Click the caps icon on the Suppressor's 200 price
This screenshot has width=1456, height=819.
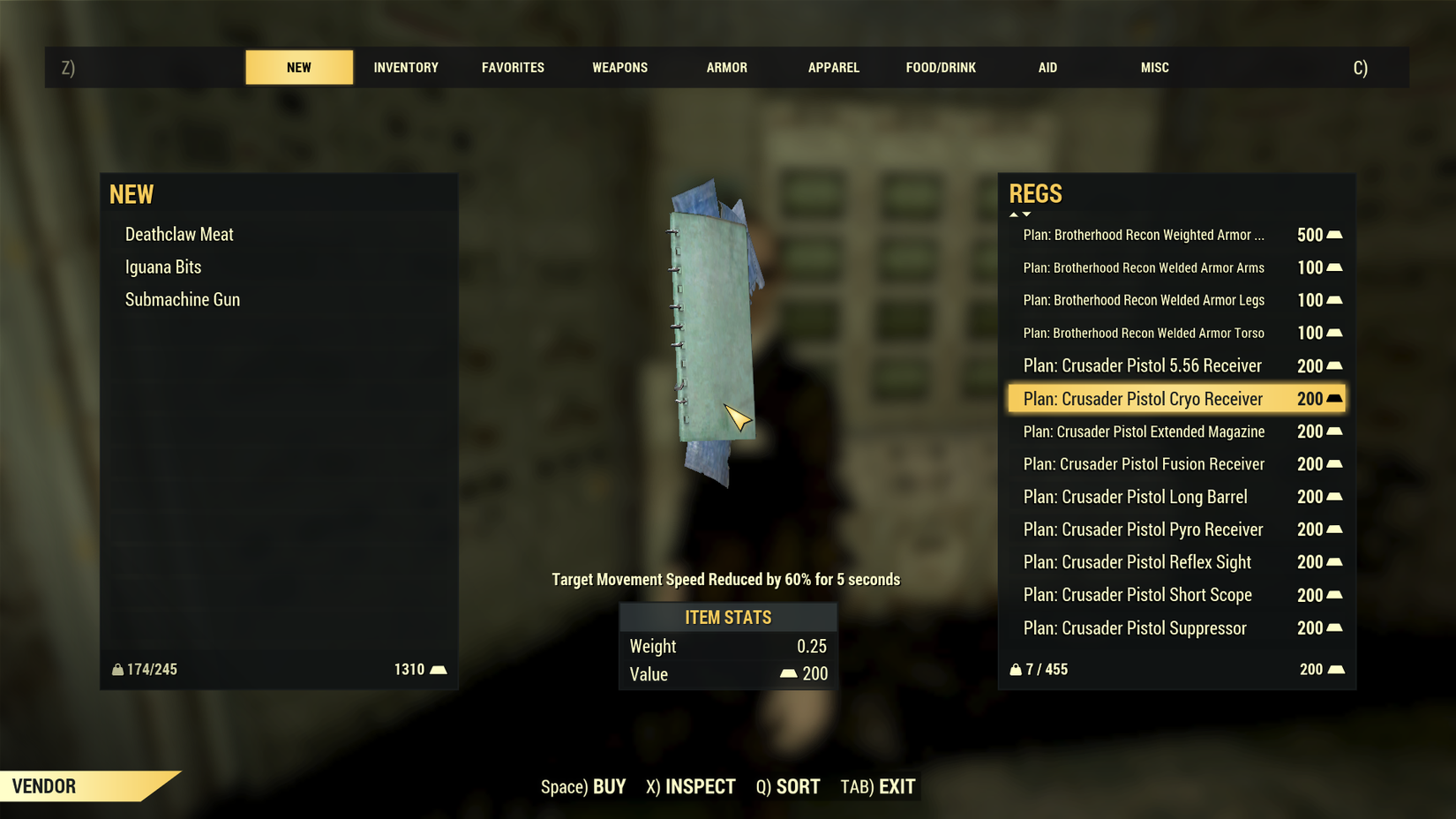tap(1334, 627)
